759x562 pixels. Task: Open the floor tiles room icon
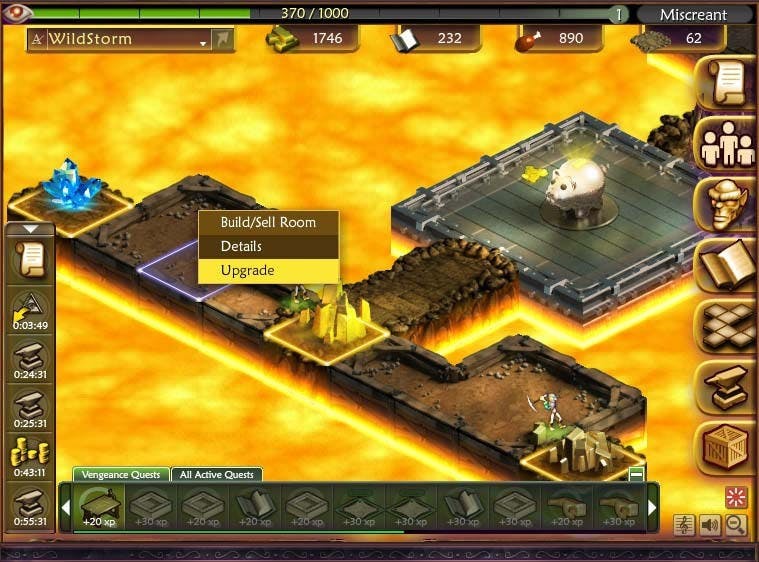(x=725, y=325)
